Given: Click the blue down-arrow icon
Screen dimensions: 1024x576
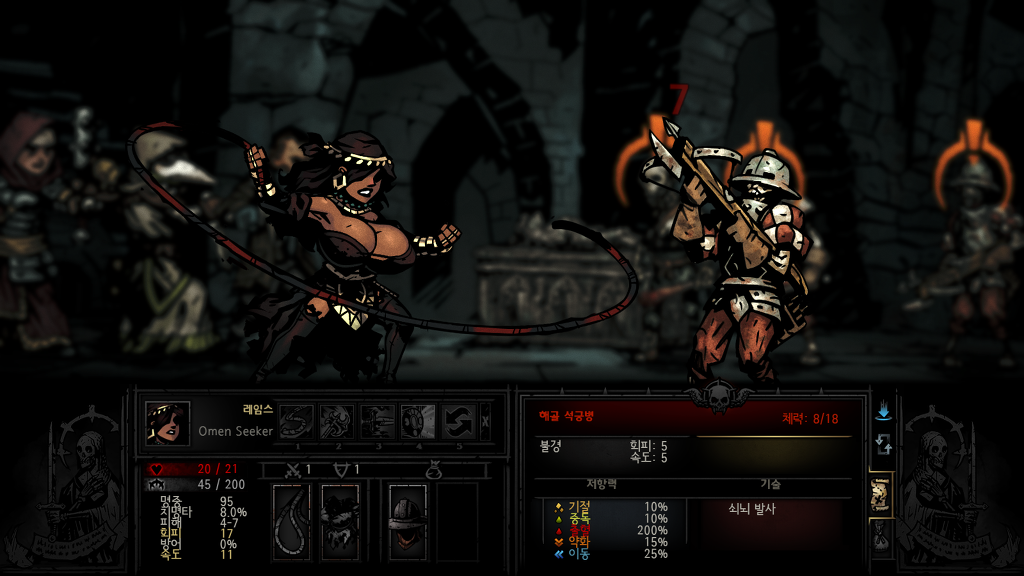Looking at the screenshot, I should (x=883, y=412).
